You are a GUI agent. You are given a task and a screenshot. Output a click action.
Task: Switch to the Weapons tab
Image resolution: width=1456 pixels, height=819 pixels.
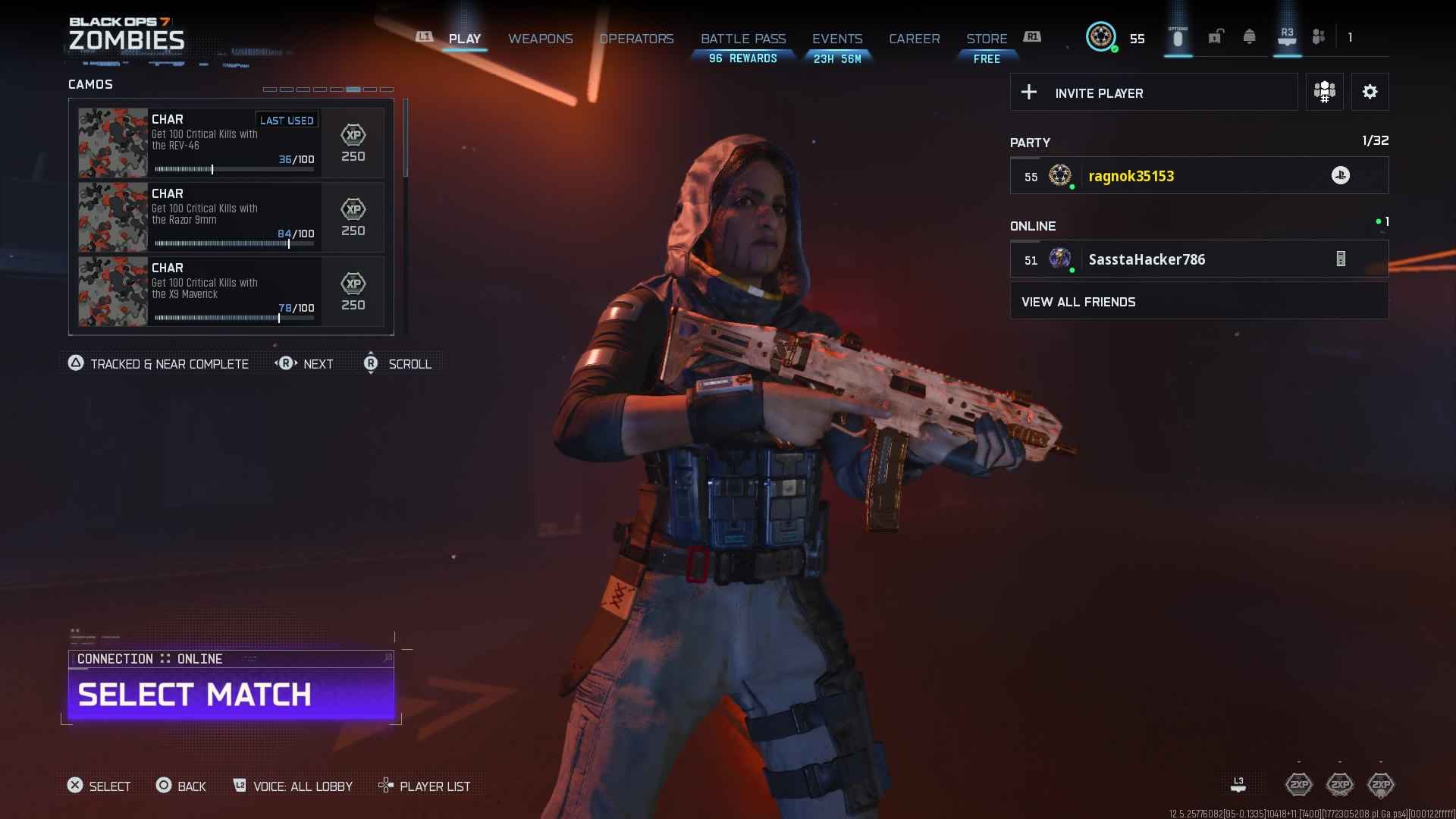pyautogui.click(x=540, y=39)
